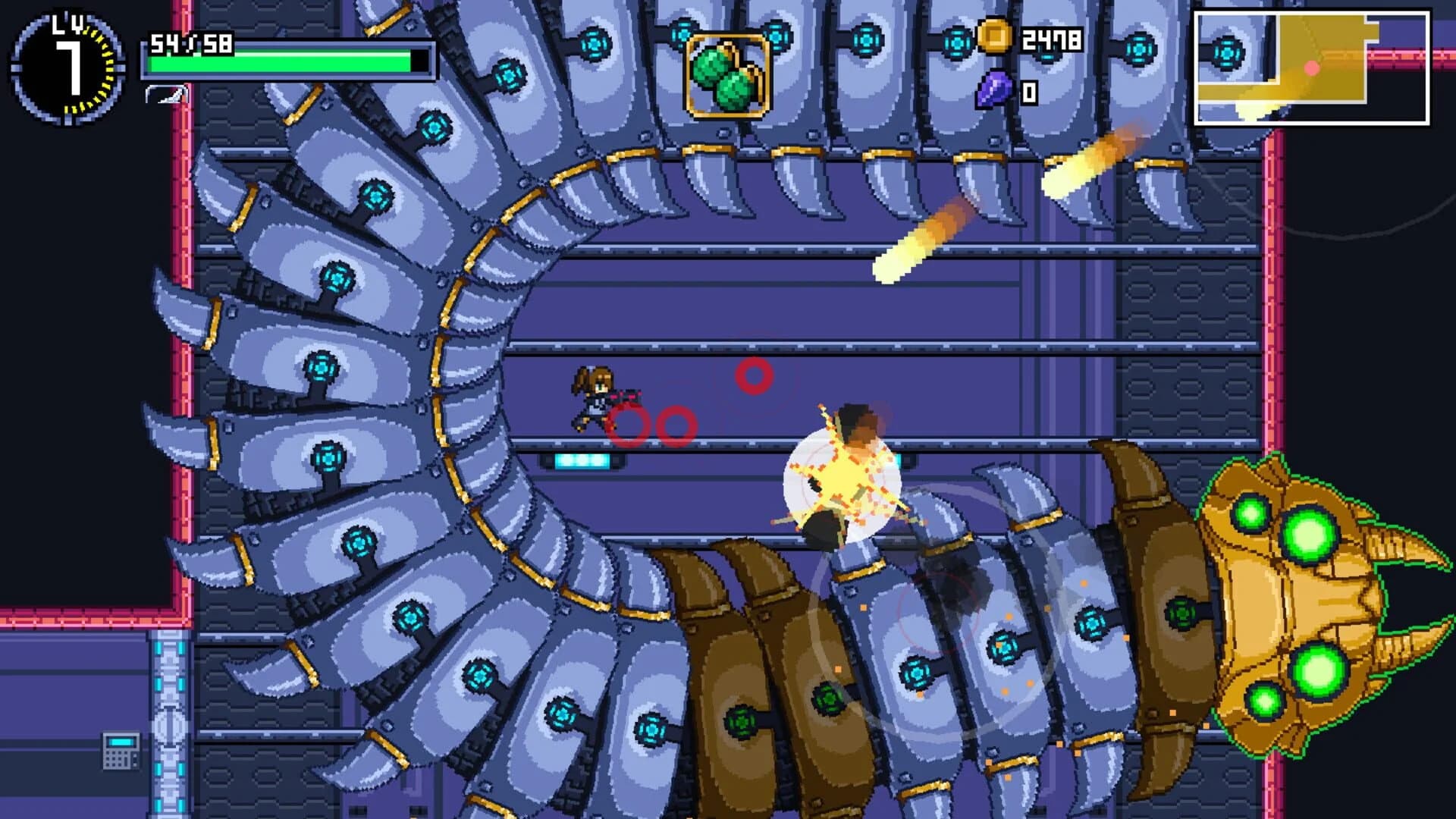
Task: Click the purple gem currency icon
Action: click(x=996, y=91)
